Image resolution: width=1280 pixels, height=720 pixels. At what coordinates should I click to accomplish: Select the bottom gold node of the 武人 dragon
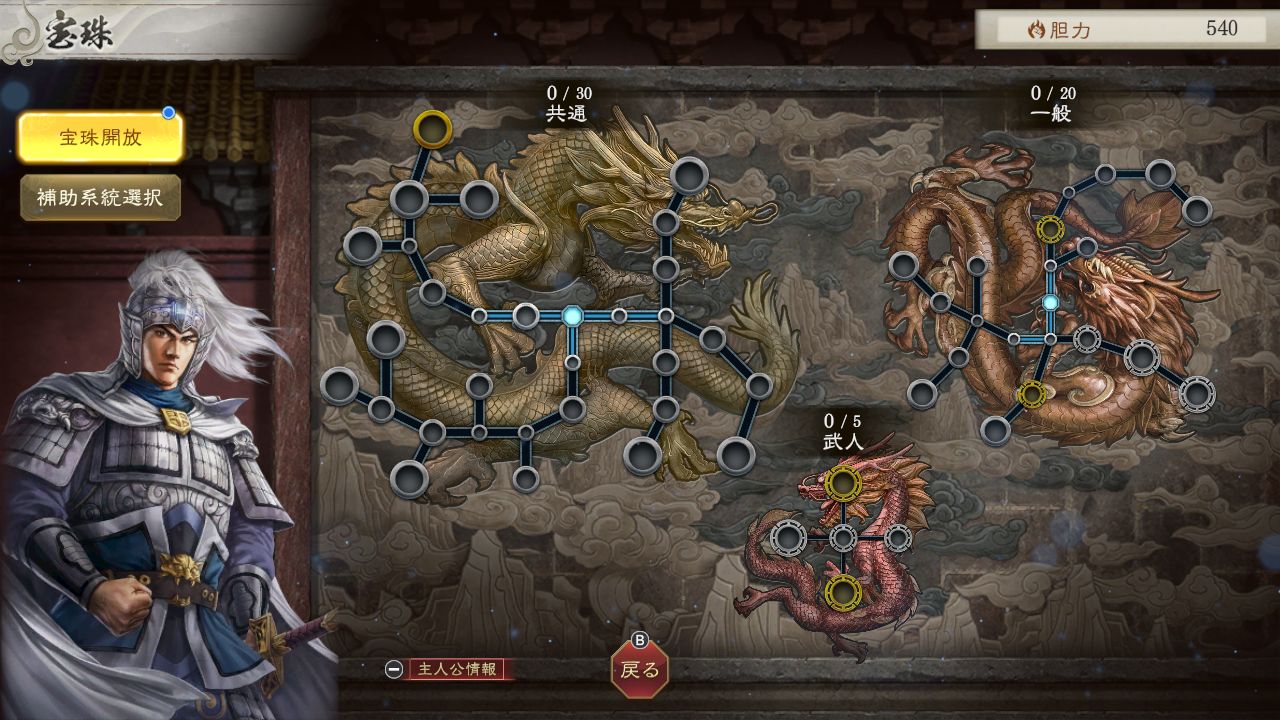pyautogui.click(x=844, y=591)
